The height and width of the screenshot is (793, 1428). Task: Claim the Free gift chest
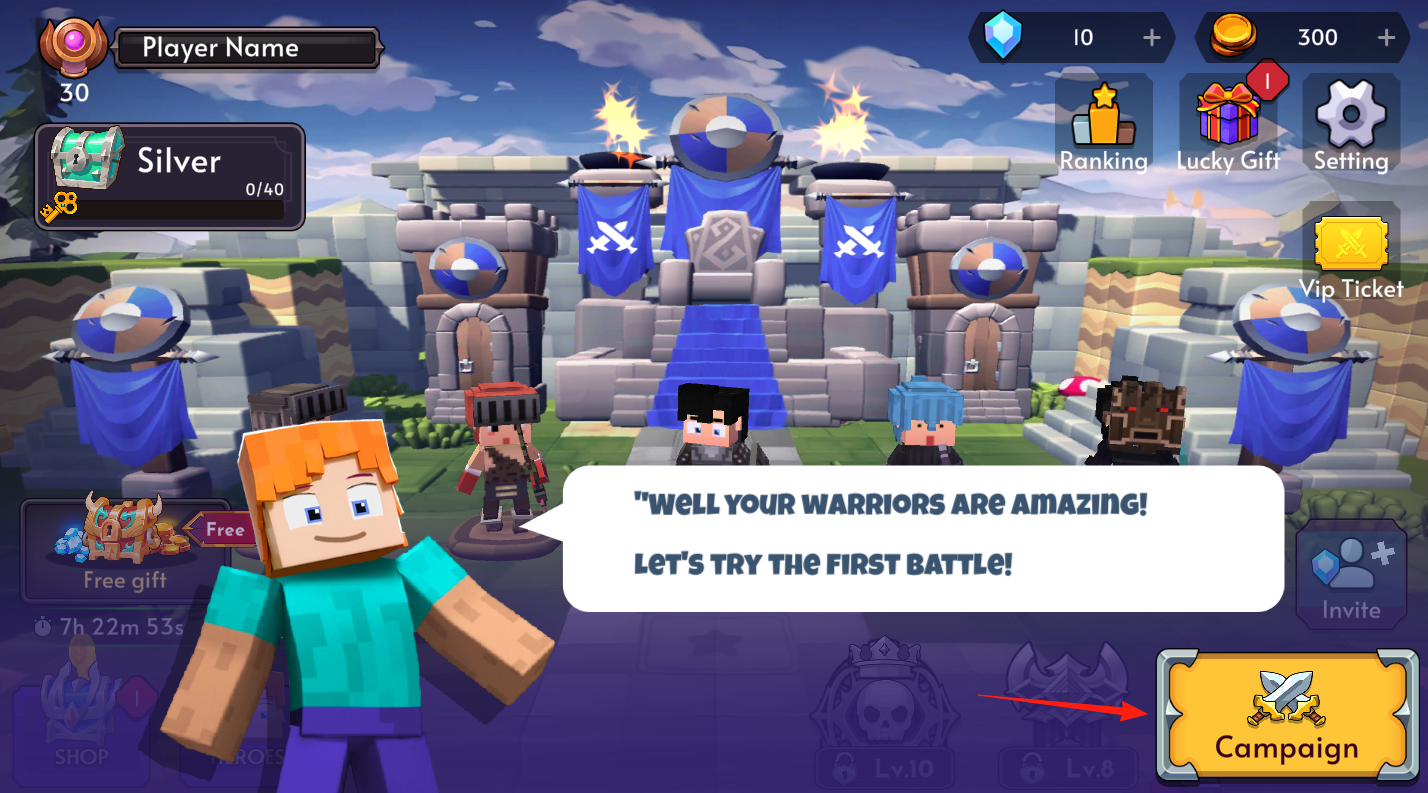(x=125, y=545)
